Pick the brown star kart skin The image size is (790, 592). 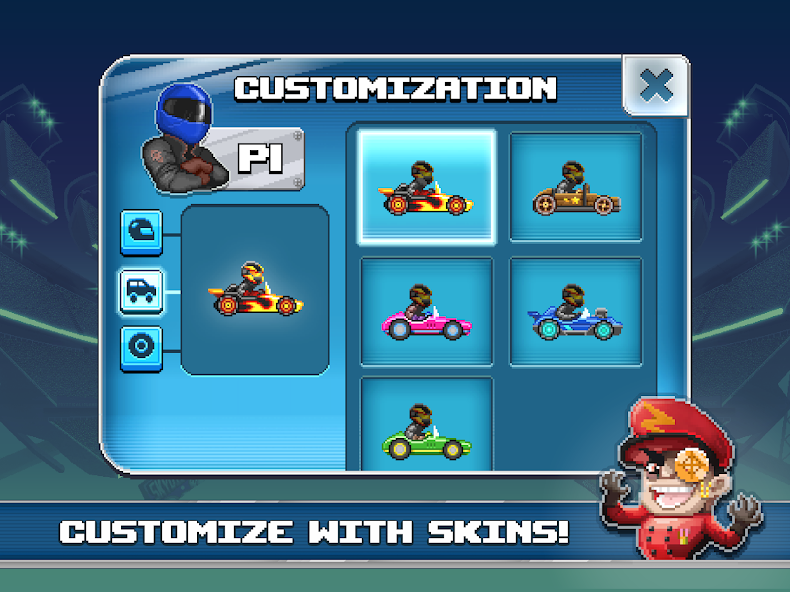pos(575,187)
